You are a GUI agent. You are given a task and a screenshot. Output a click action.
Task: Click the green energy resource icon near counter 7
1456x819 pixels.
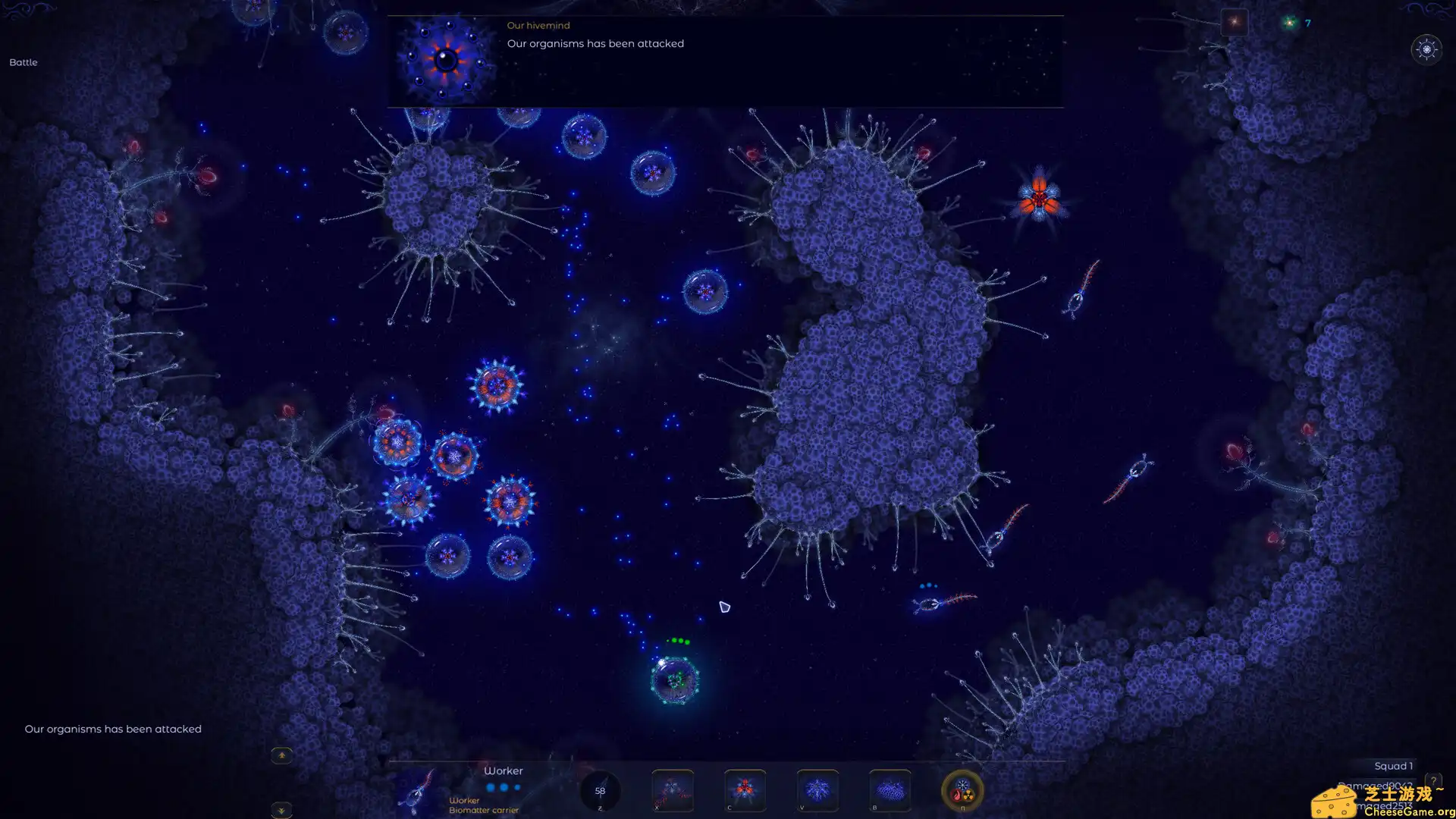[1289, 24]
